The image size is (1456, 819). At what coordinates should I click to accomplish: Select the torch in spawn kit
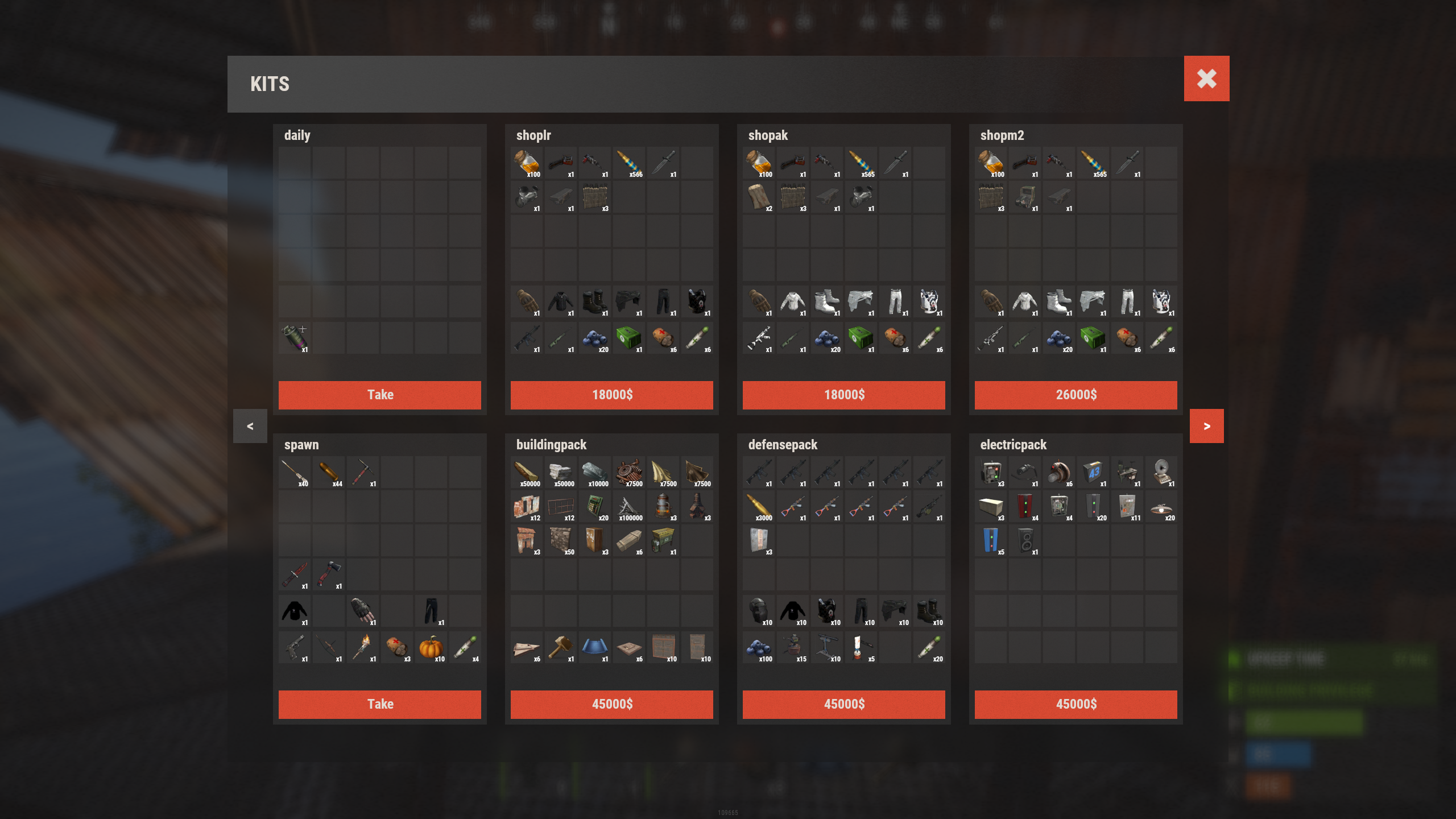(x=362, y=647)
